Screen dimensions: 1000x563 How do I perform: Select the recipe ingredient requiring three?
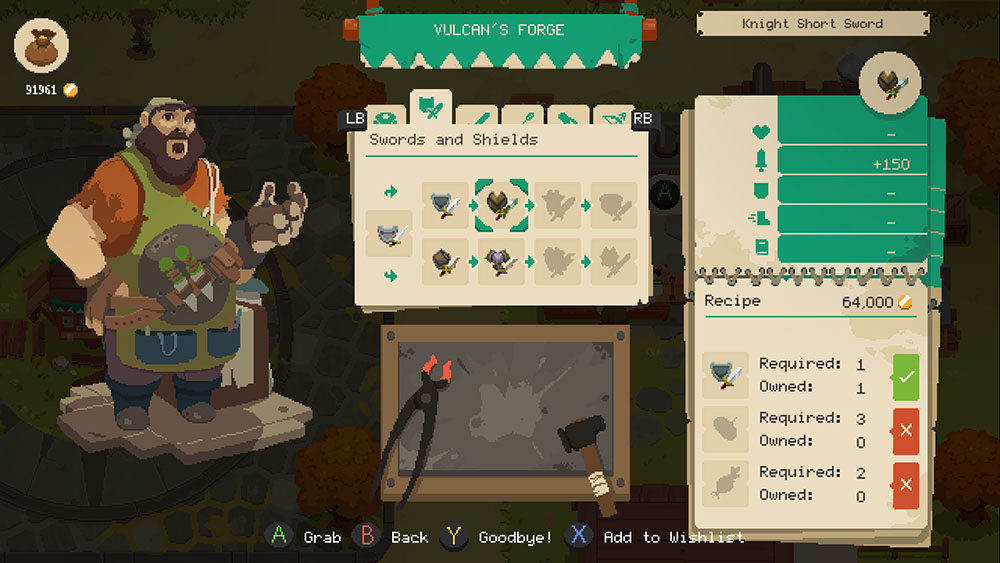tap(725, 430)
